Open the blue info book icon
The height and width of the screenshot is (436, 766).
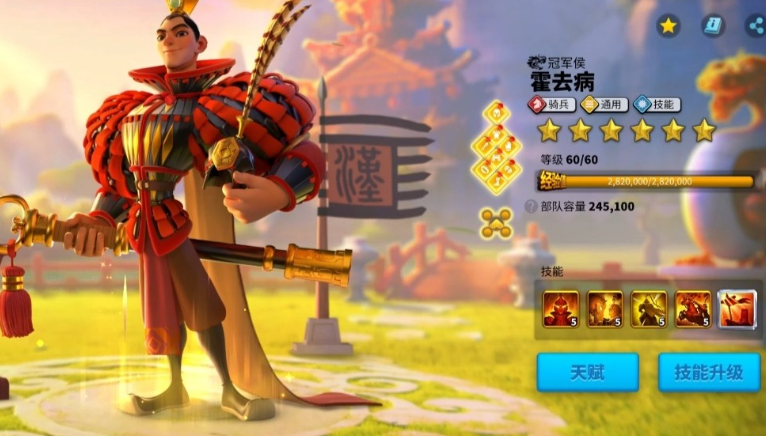point(713,26)
